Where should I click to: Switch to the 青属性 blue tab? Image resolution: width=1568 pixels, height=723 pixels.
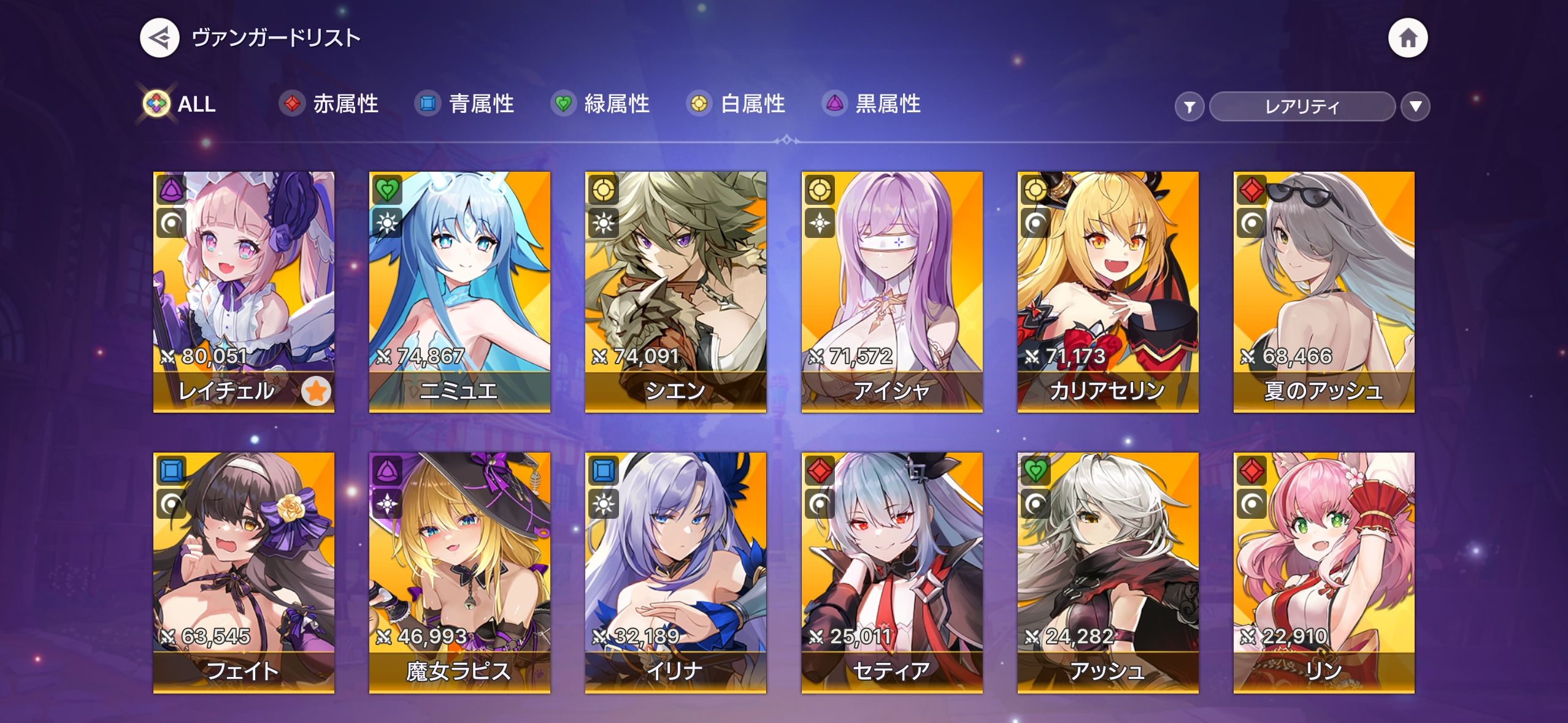click(x=465, y=104)
